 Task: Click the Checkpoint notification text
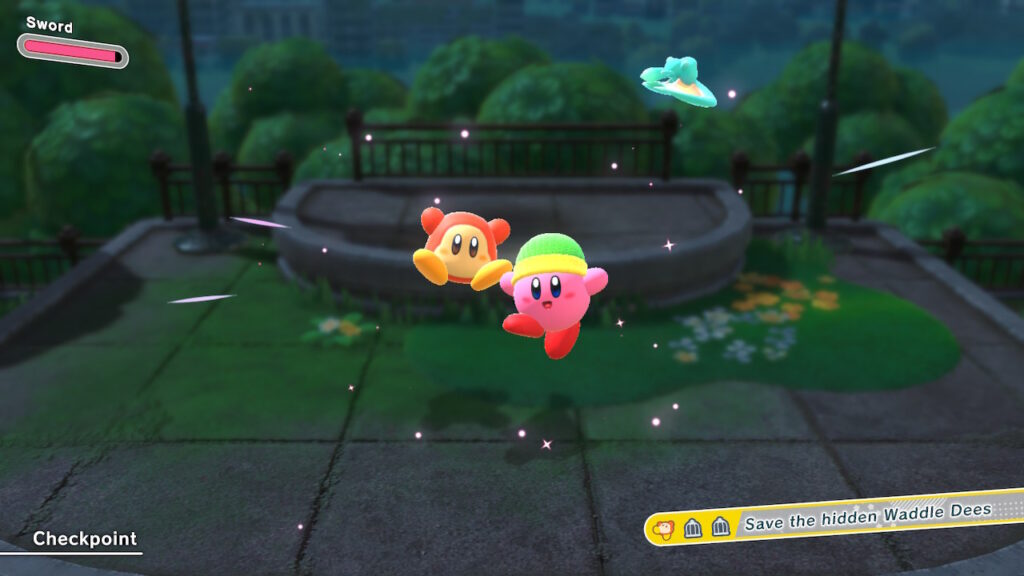[84, 539]
